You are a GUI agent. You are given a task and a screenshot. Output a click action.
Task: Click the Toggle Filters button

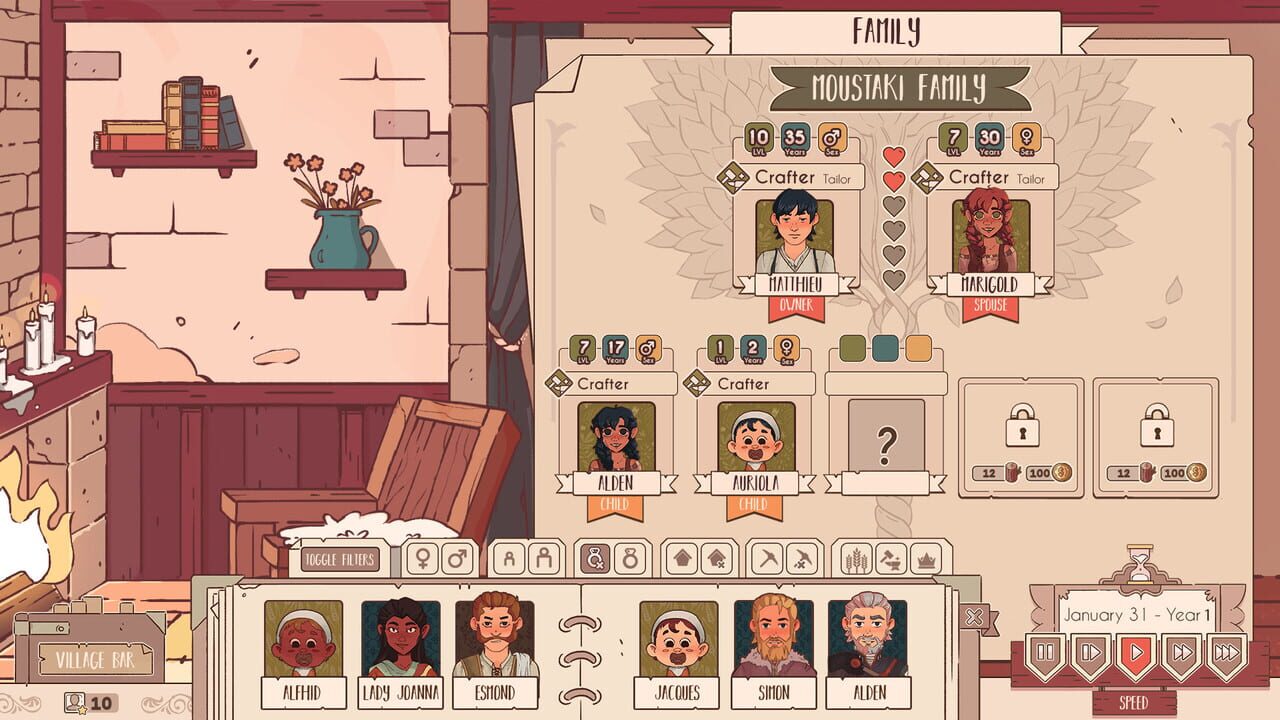(x=338, y=560)
